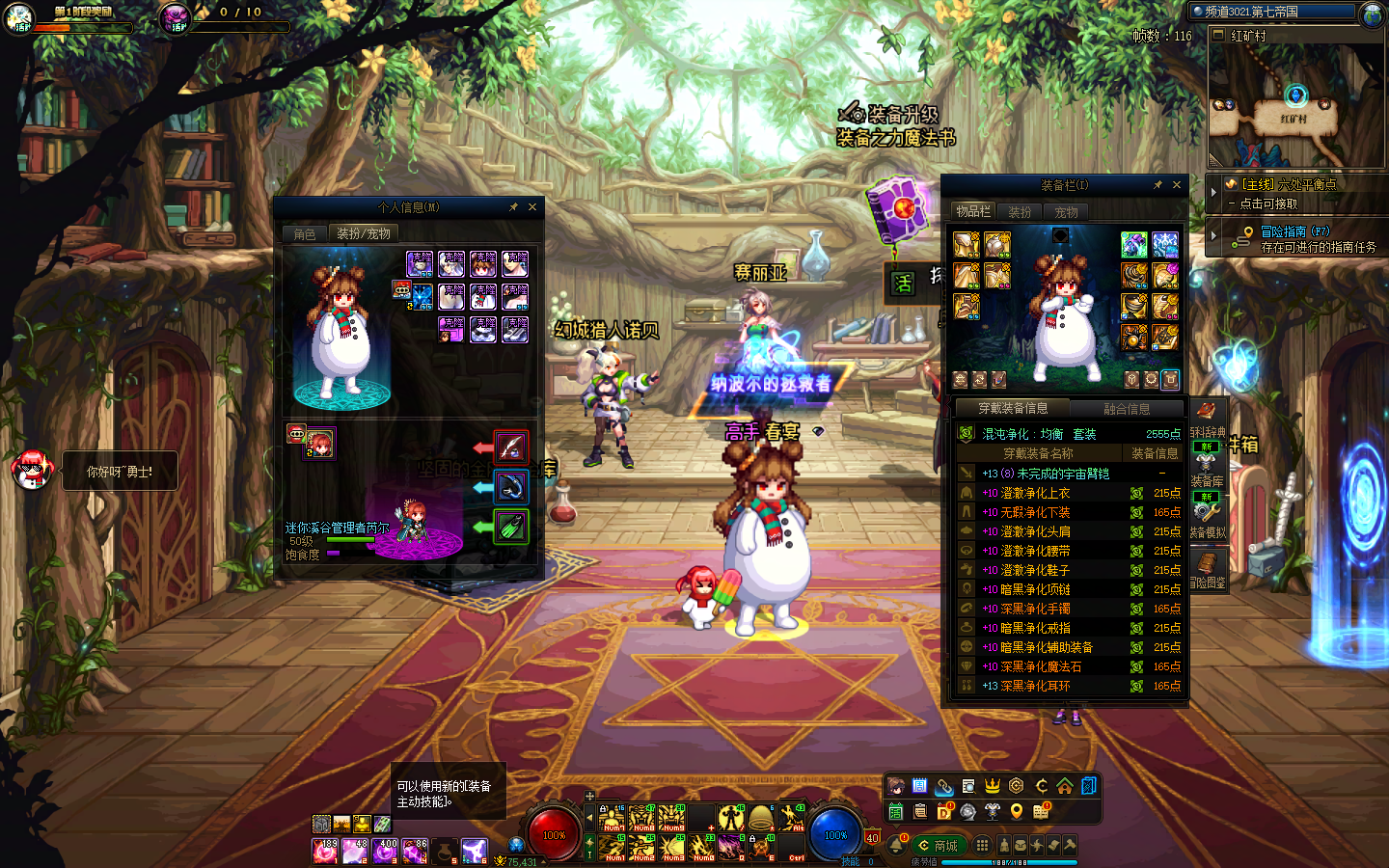Open the 3x3 grid menu button

(982, 845)
